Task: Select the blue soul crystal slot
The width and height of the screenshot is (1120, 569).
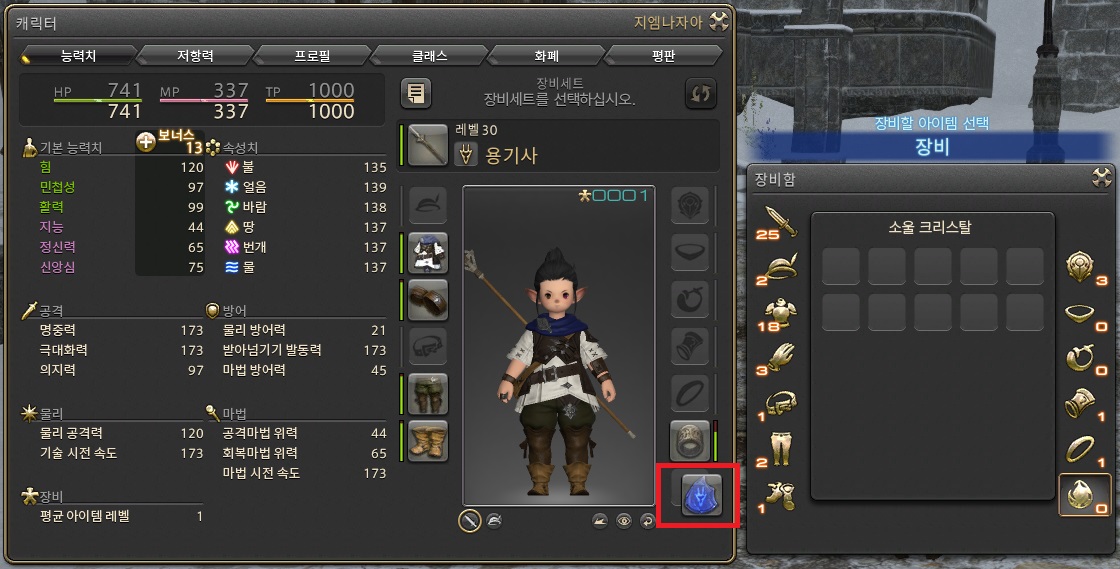Action: click(700, 494)
